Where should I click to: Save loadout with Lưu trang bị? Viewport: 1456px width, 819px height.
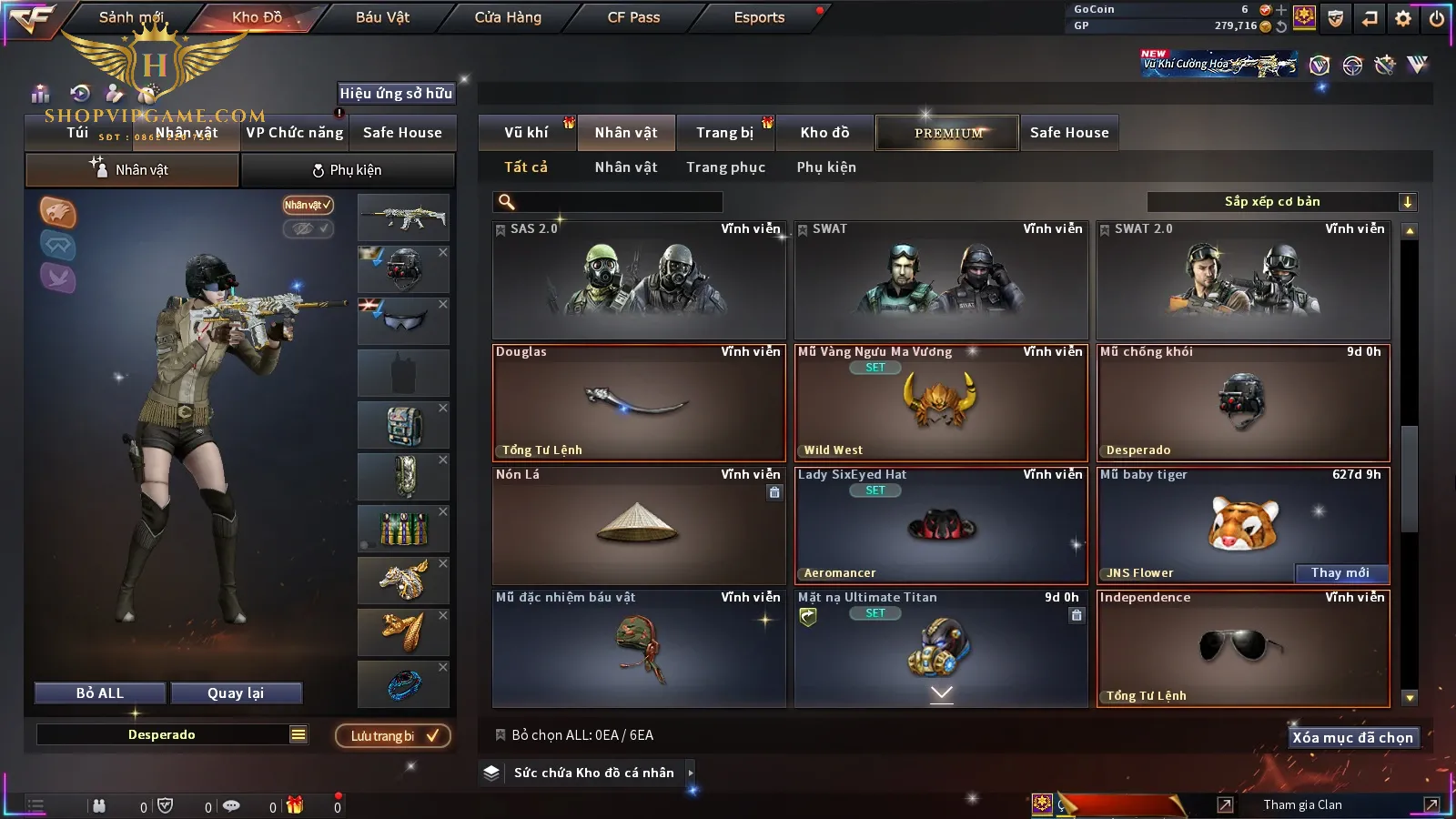(x=393, y=735)
